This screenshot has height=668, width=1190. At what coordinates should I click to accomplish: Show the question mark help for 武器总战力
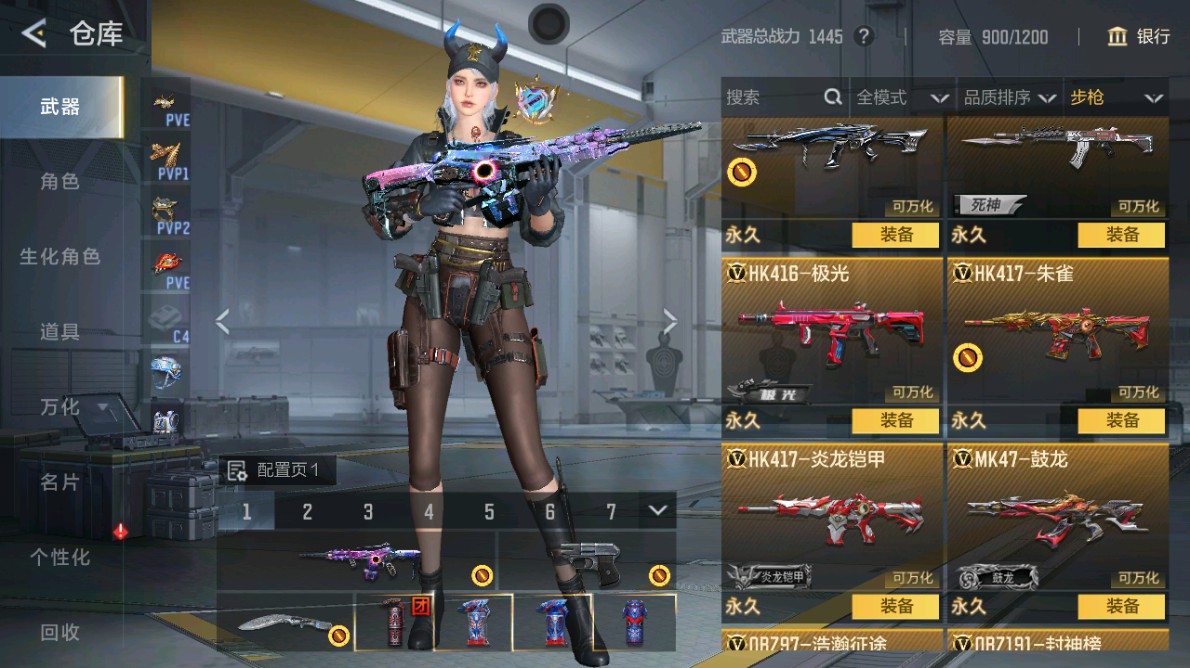click(x=865, y=37)
